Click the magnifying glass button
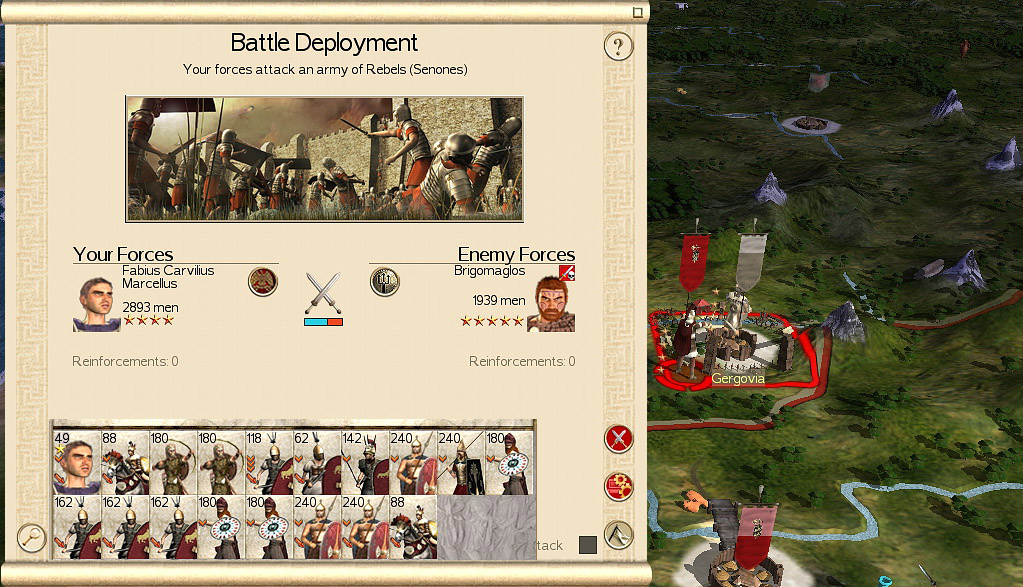The image size is (1023, 587). (32, 538)
